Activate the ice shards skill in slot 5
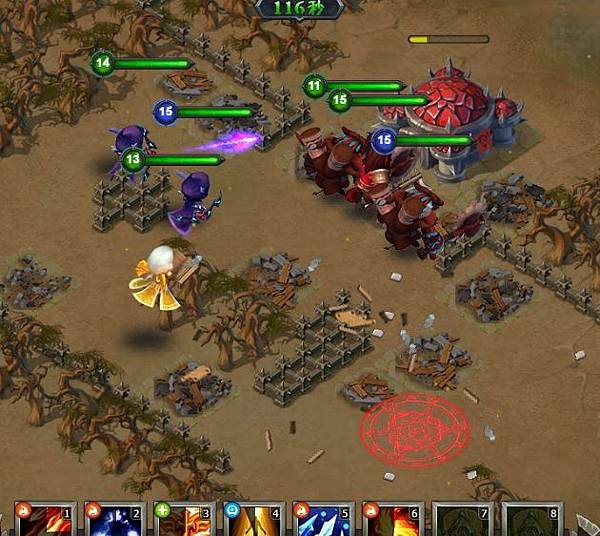Viewport: 600px width, 536px height. click(323, 520)
